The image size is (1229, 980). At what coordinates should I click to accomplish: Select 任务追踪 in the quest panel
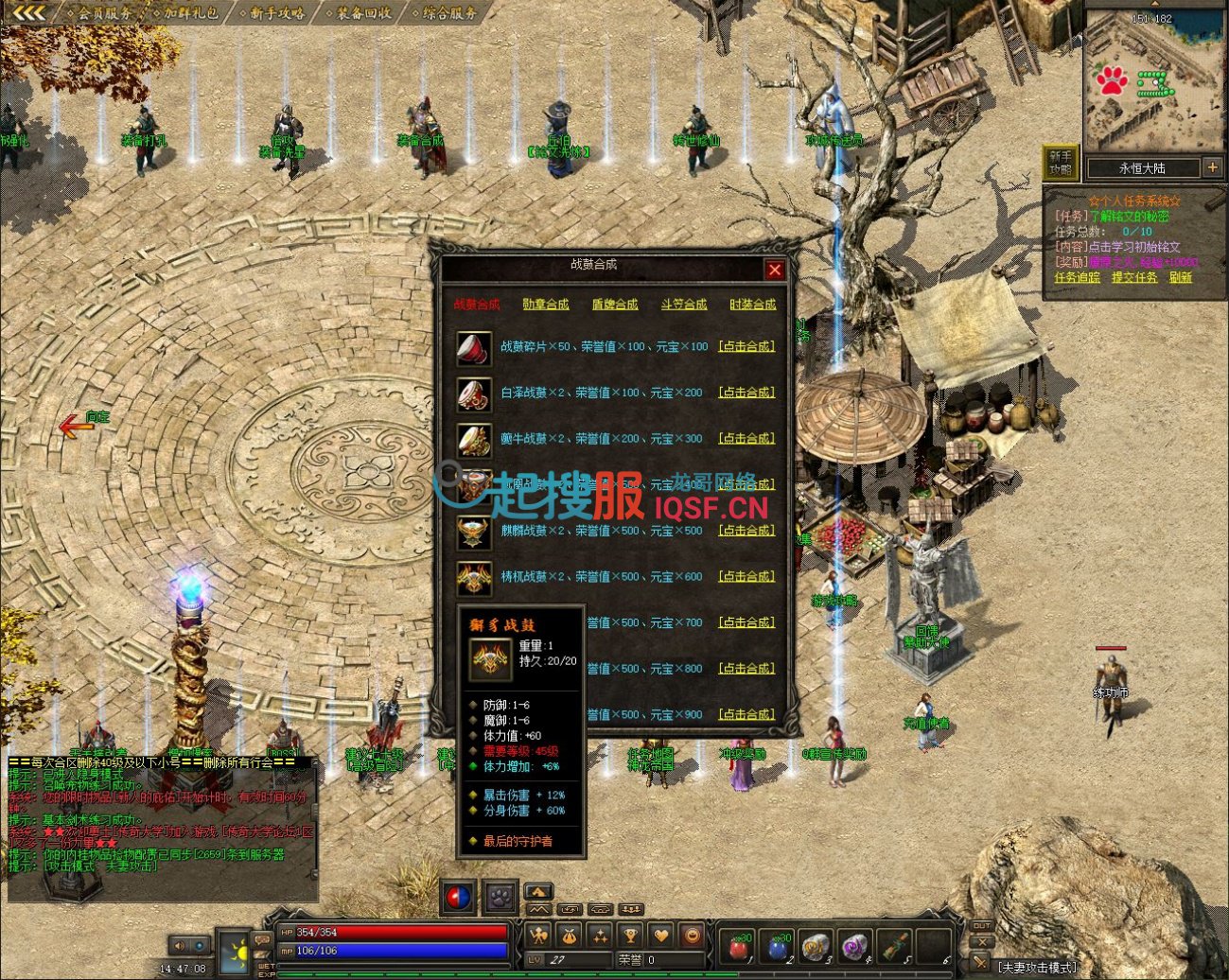point(1078,277)
